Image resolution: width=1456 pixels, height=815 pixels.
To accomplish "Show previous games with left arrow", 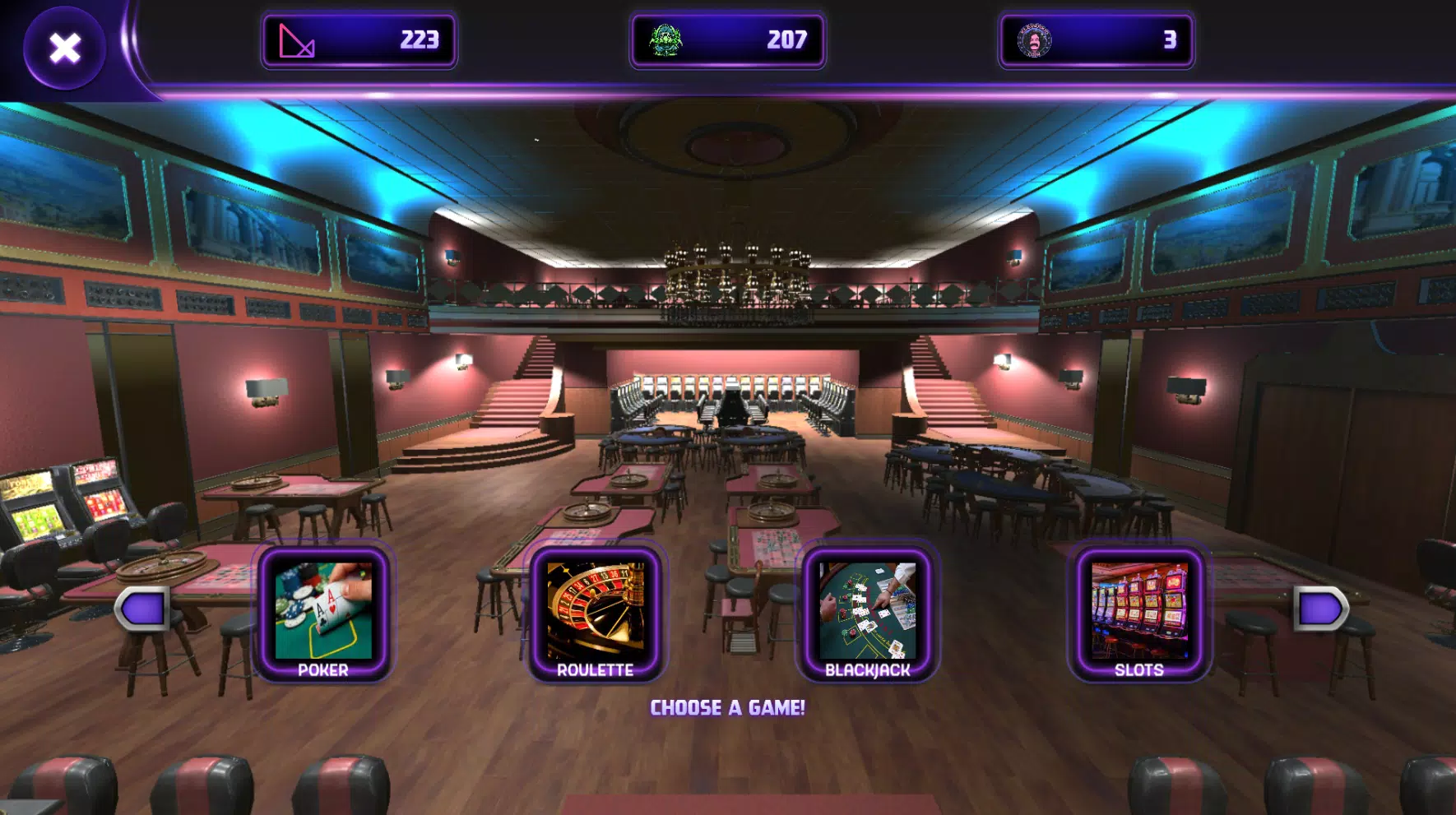I will tap(143, 609).
